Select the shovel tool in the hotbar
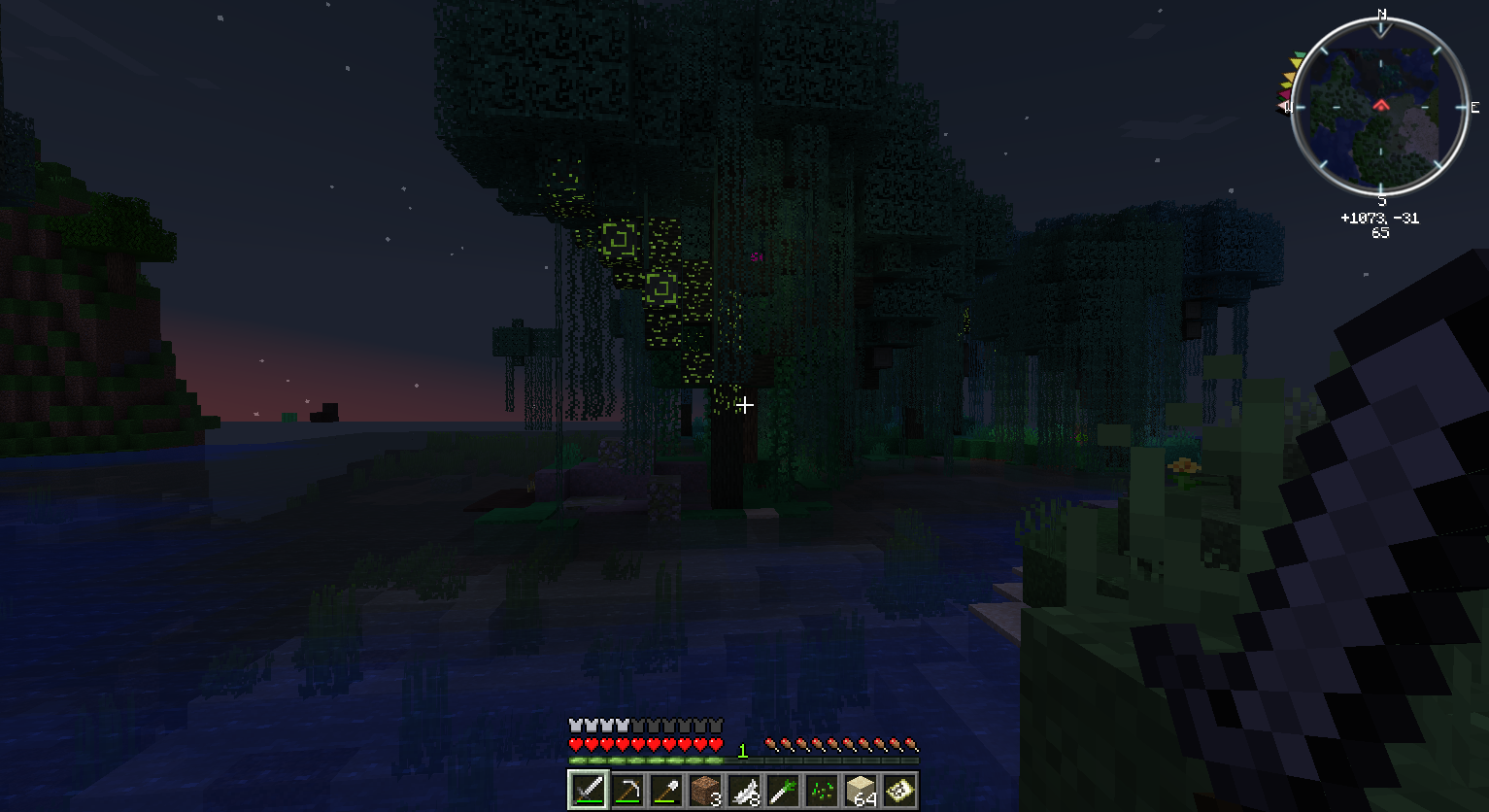This screenshot has width=1489, height=812. click(x=664, y=791)
